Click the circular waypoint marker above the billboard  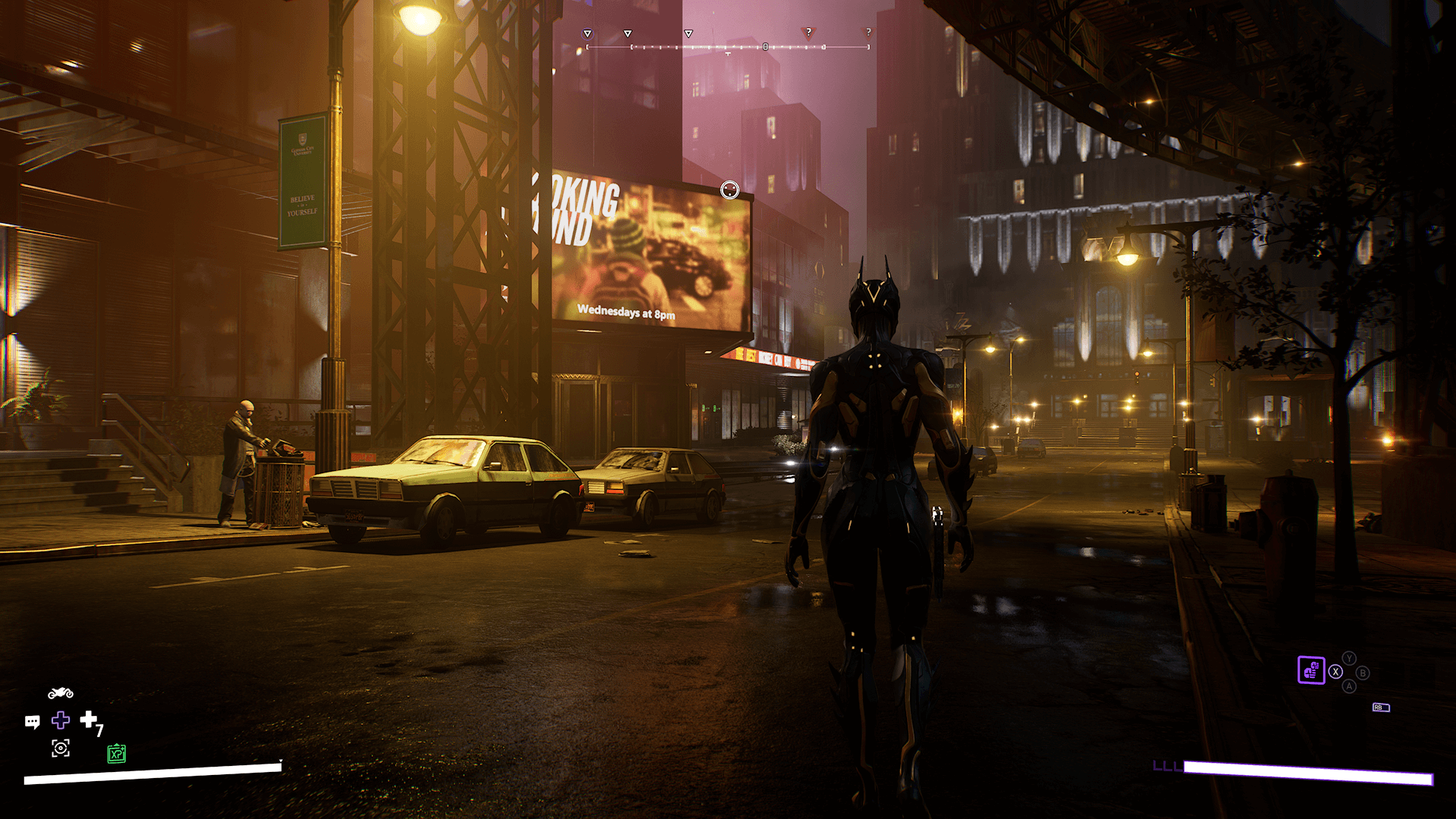(x=730, y=190)
